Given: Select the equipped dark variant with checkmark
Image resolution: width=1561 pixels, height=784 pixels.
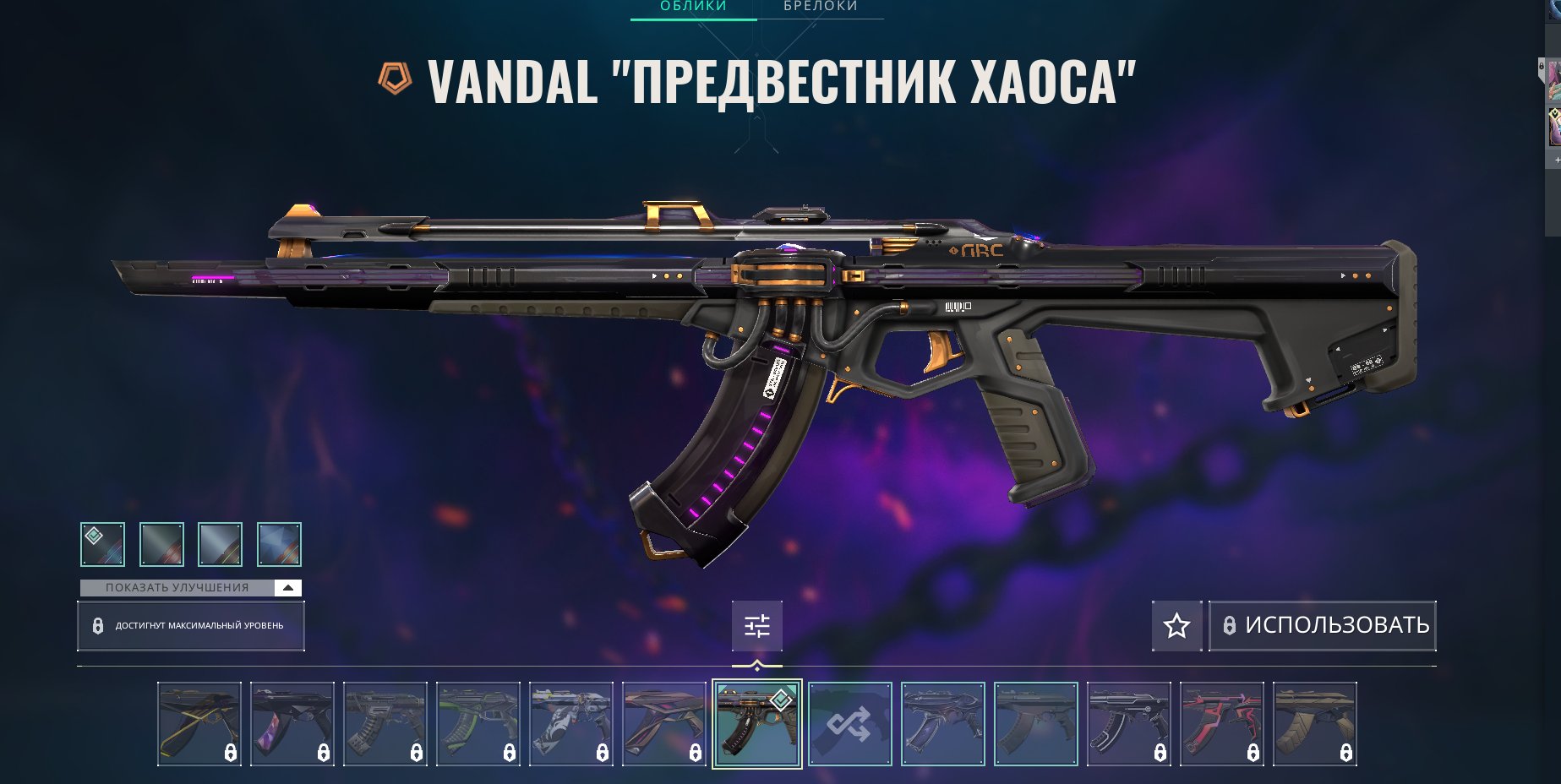Looking at the screenshot, I should pyautogui.click(x=102, y=544).
